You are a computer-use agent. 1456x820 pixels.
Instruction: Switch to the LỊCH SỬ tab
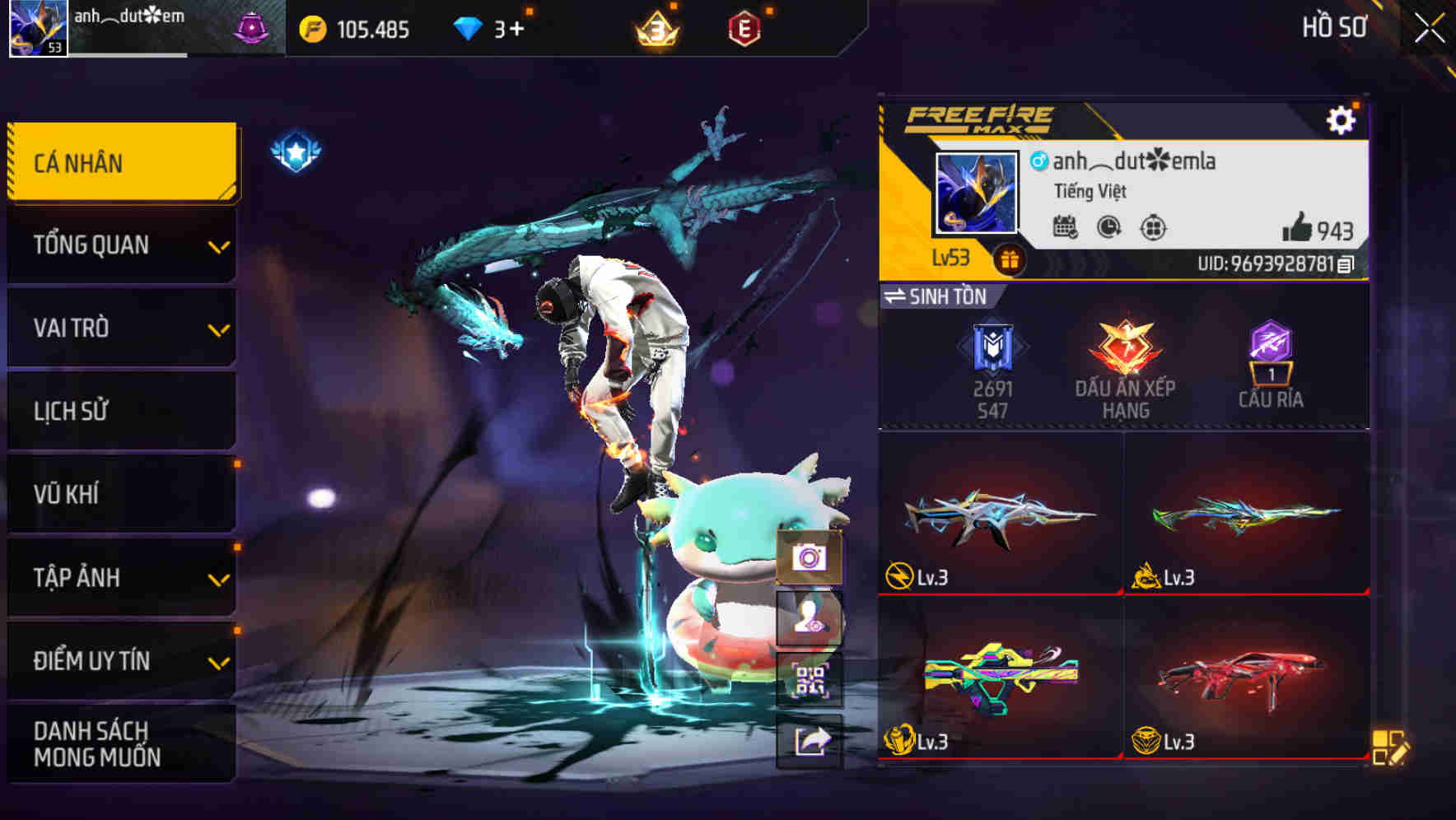tap(121, 411)
